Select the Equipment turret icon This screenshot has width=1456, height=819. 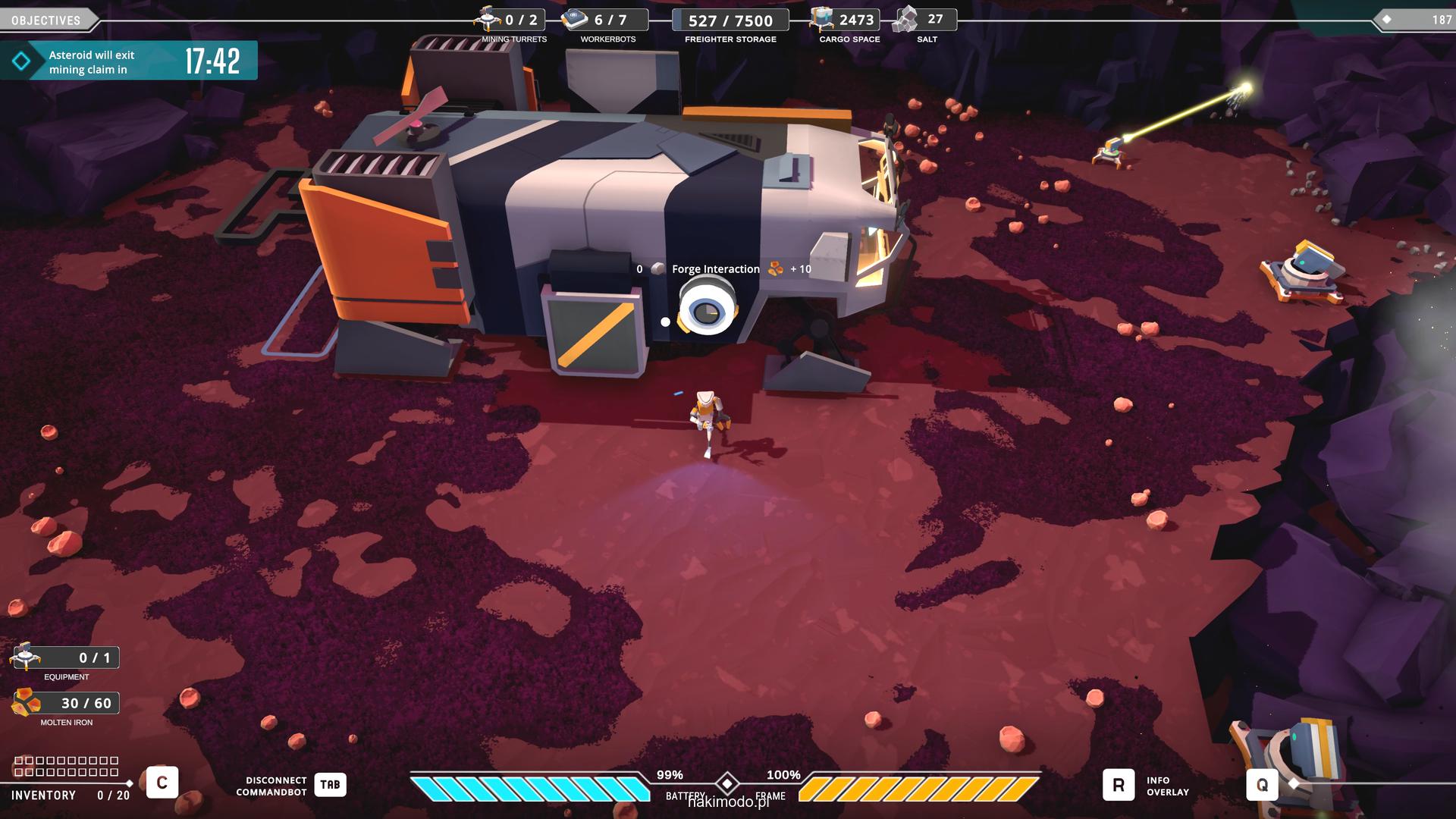pyautogui.click(x=27, y=656)
